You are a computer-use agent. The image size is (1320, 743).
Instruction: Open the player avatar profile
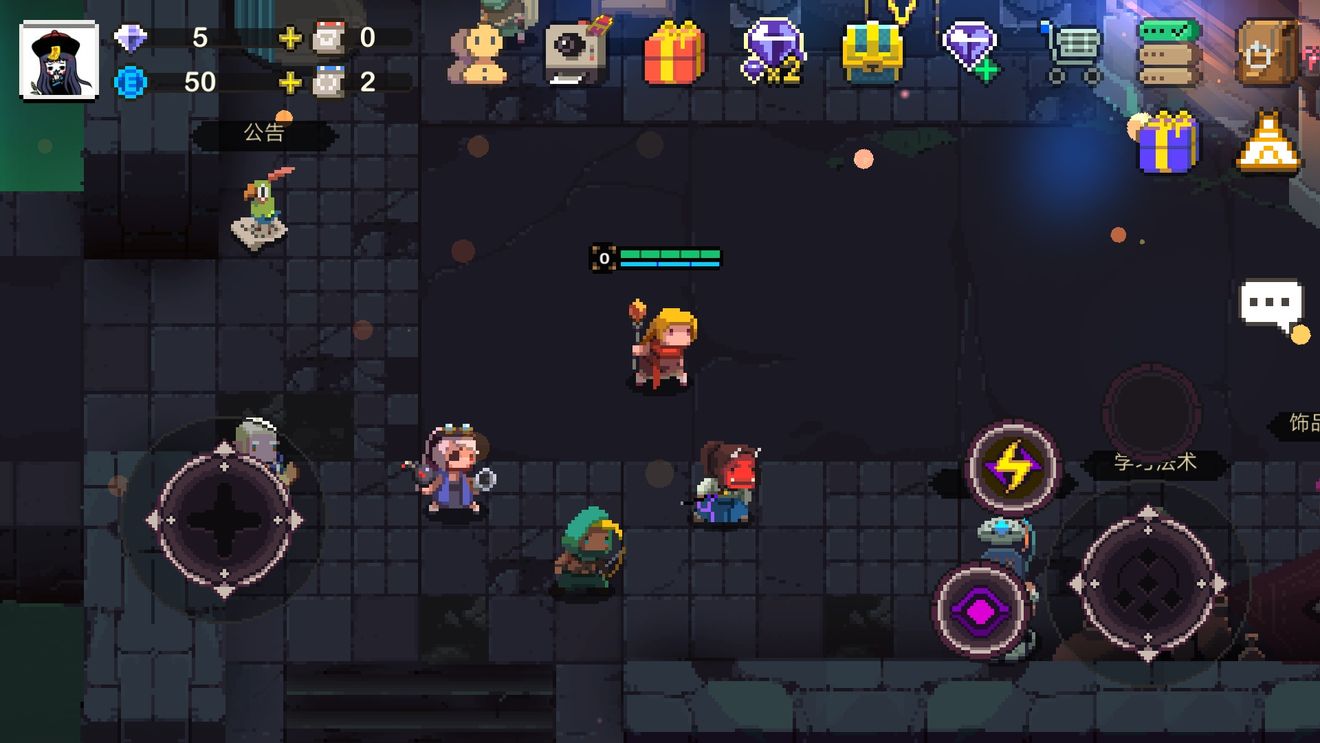[x=59, y=60]
